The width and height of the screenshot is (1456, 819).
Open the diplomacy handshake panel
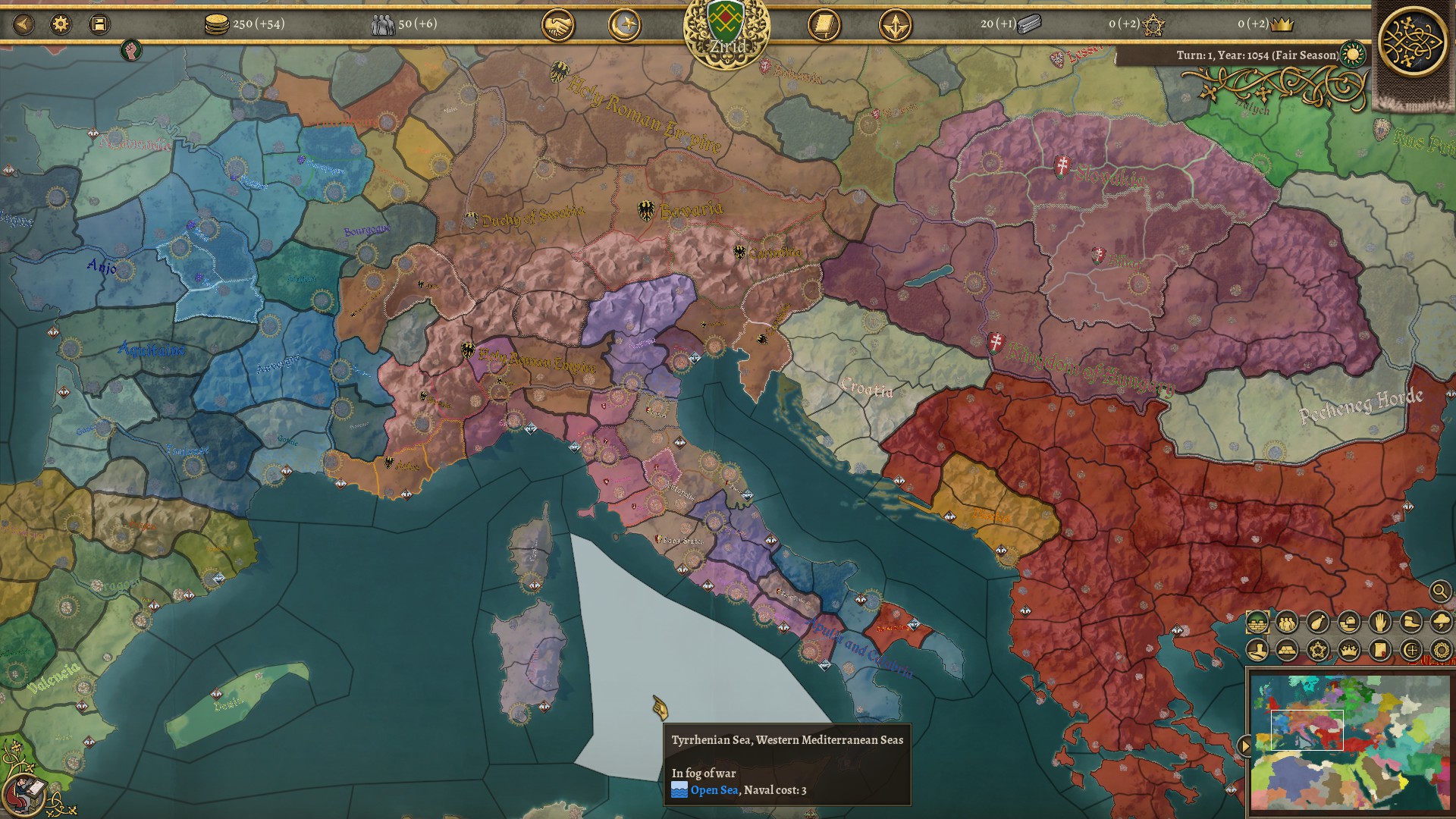559,24
